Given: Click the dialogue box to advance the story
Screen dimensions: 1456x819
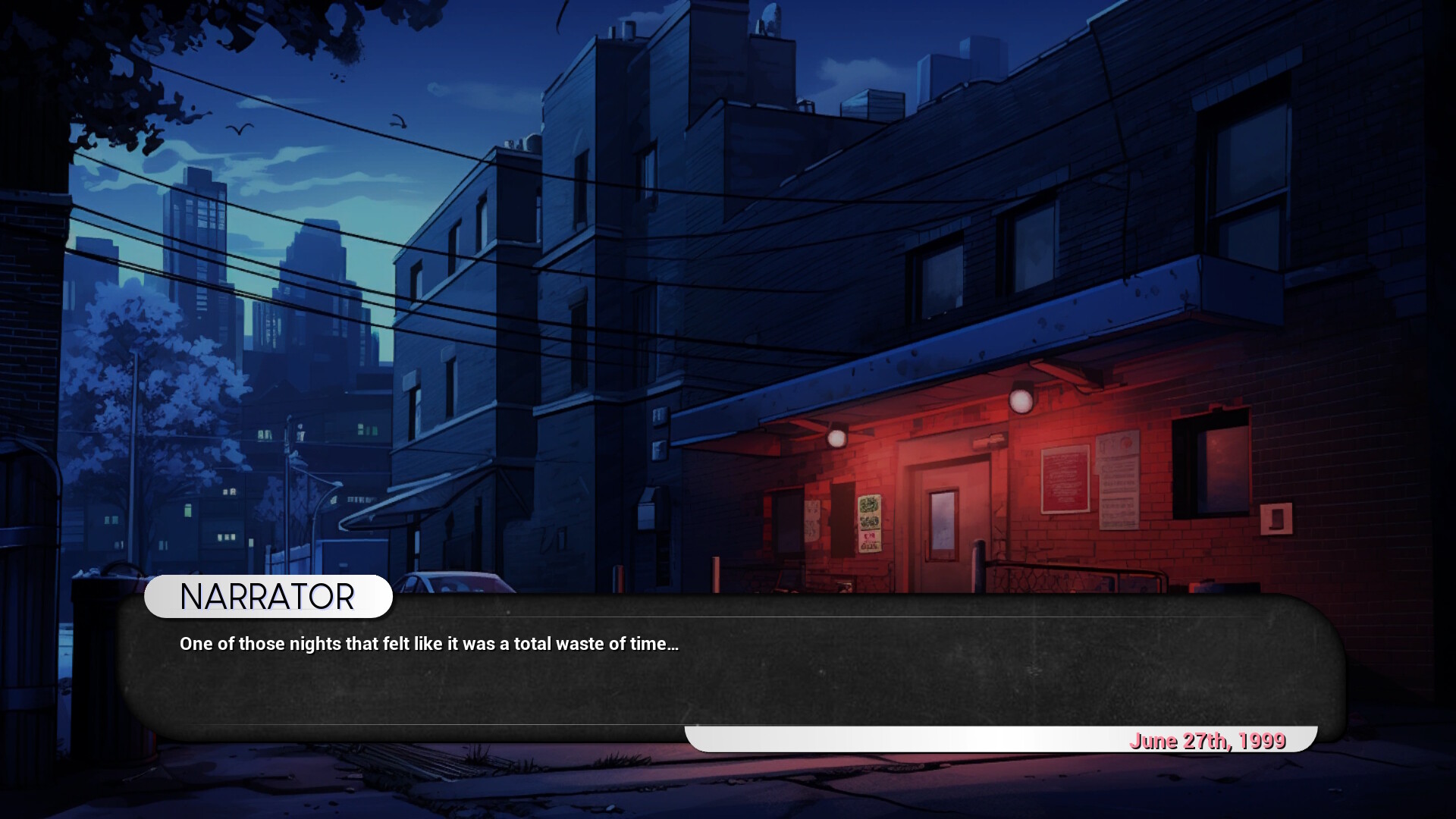Looking at the screenshot, I should (x=728, y=675).
